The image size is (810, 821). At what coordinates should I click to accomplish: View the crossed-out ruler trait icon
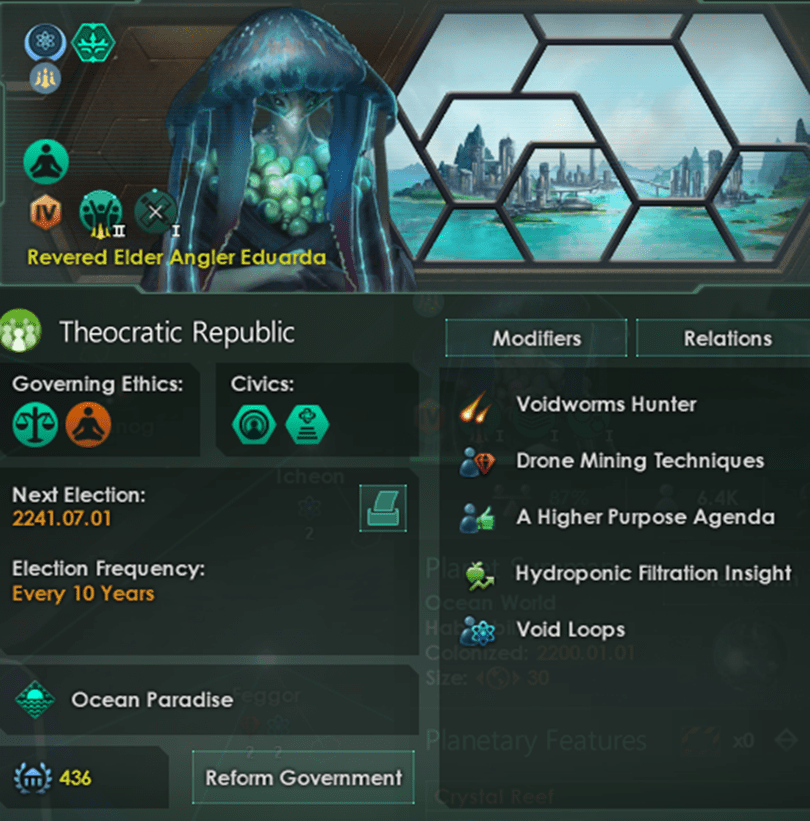pyautogui.click(x=154, y=211)
